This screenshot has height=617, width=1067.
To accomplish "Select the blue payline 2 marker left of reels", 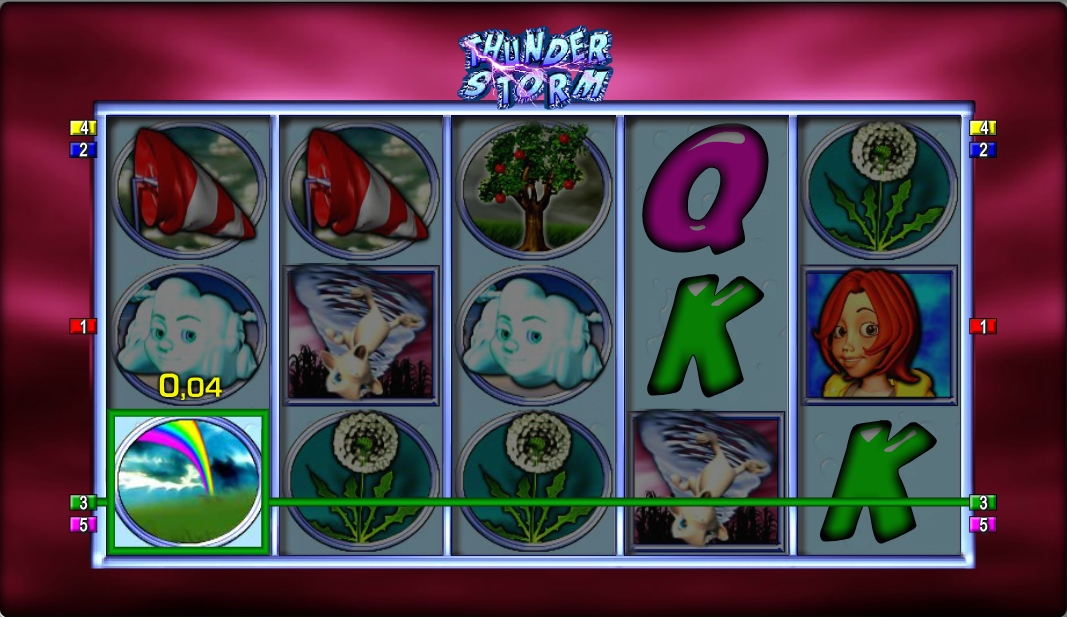I will click(83, 150).
